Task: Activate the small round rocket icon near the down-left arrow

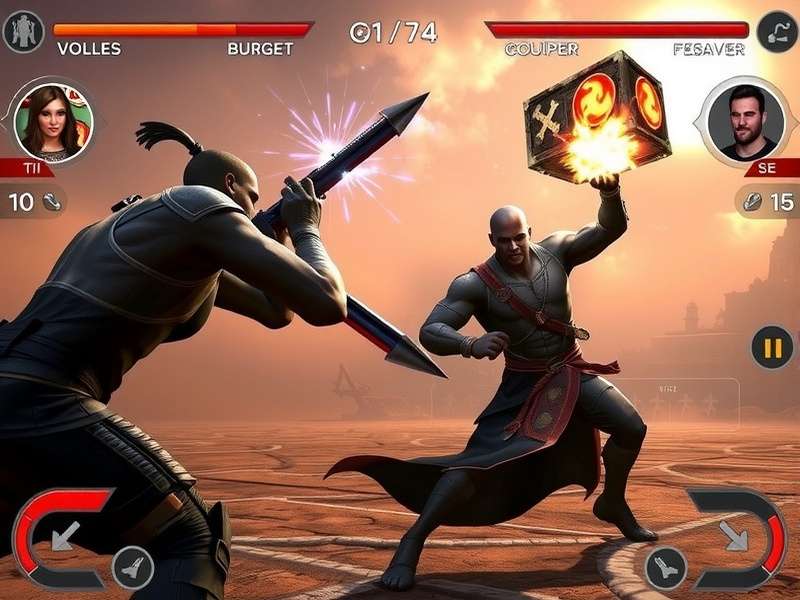Action: [x=132, y=567]
